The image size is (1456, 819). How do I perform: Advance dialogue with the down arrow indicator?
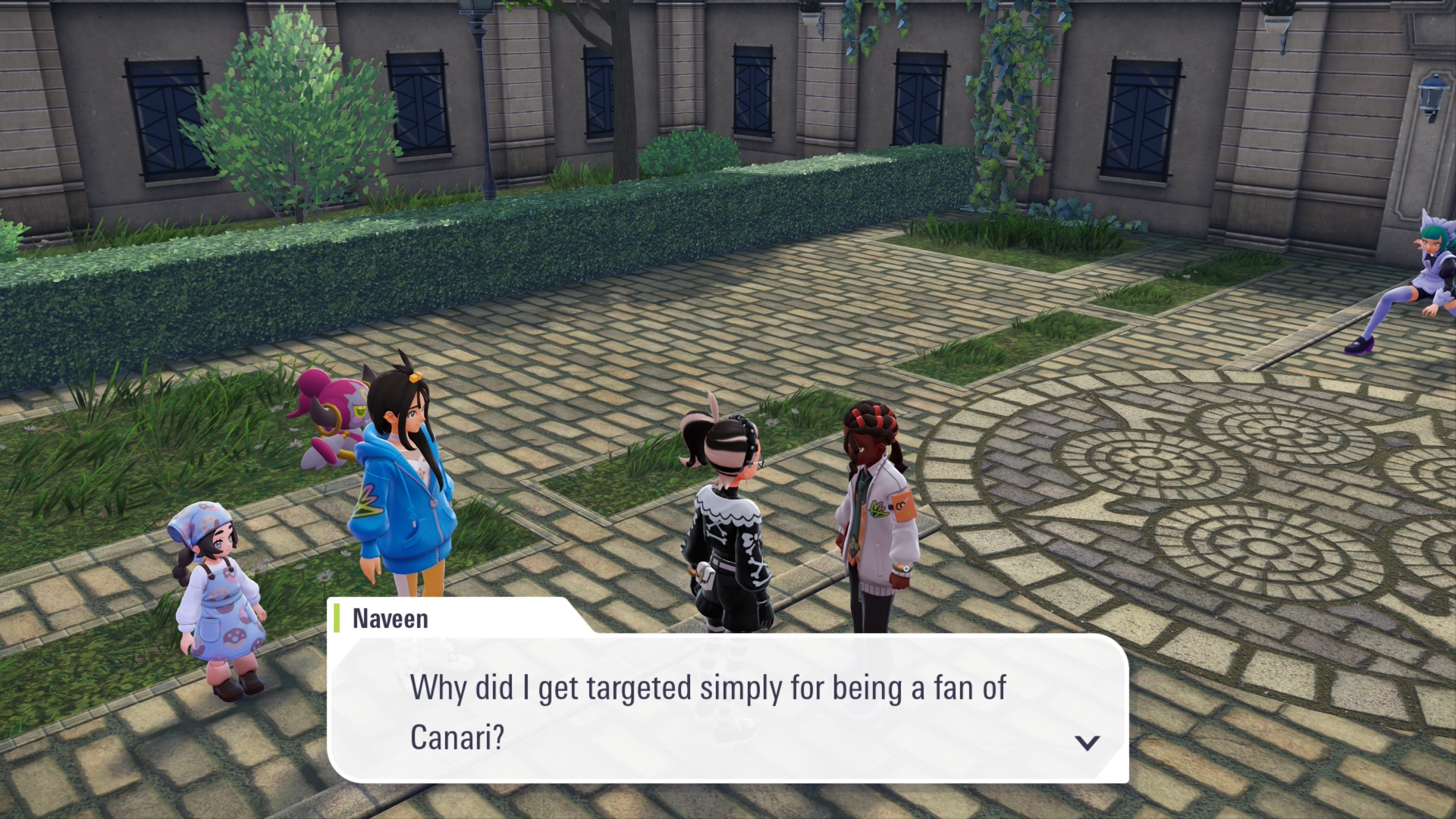(x=1087, y=742)
